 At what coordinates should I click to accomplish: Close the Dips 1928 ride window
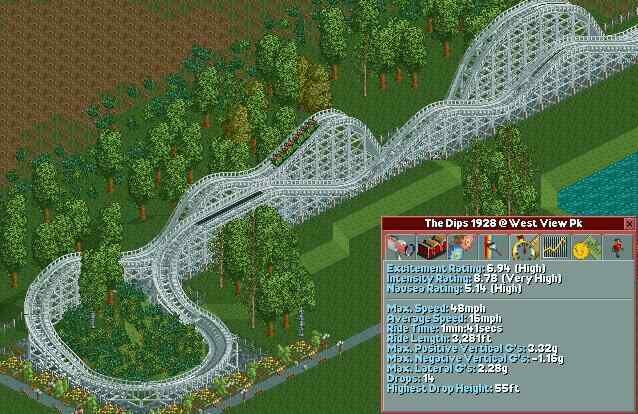629,223
